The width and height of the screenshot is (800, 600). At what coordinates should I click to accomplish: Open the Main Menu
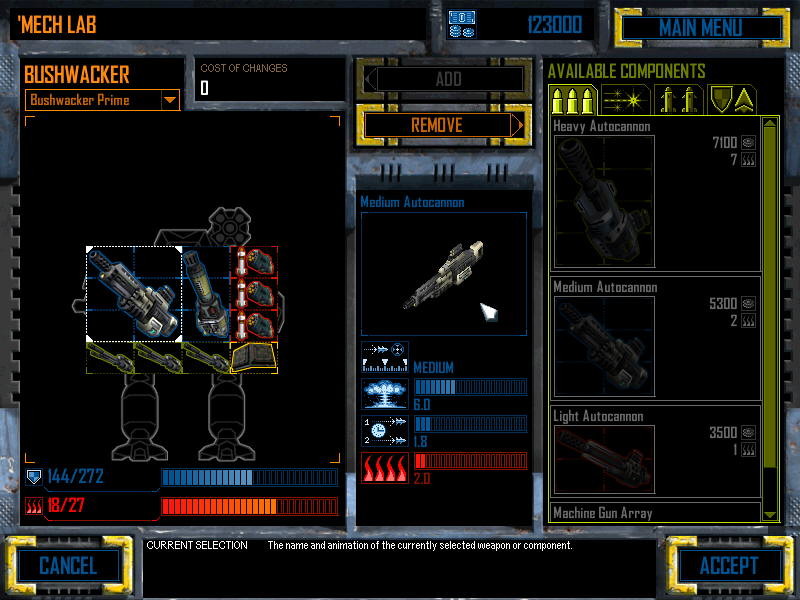point(699,27)
